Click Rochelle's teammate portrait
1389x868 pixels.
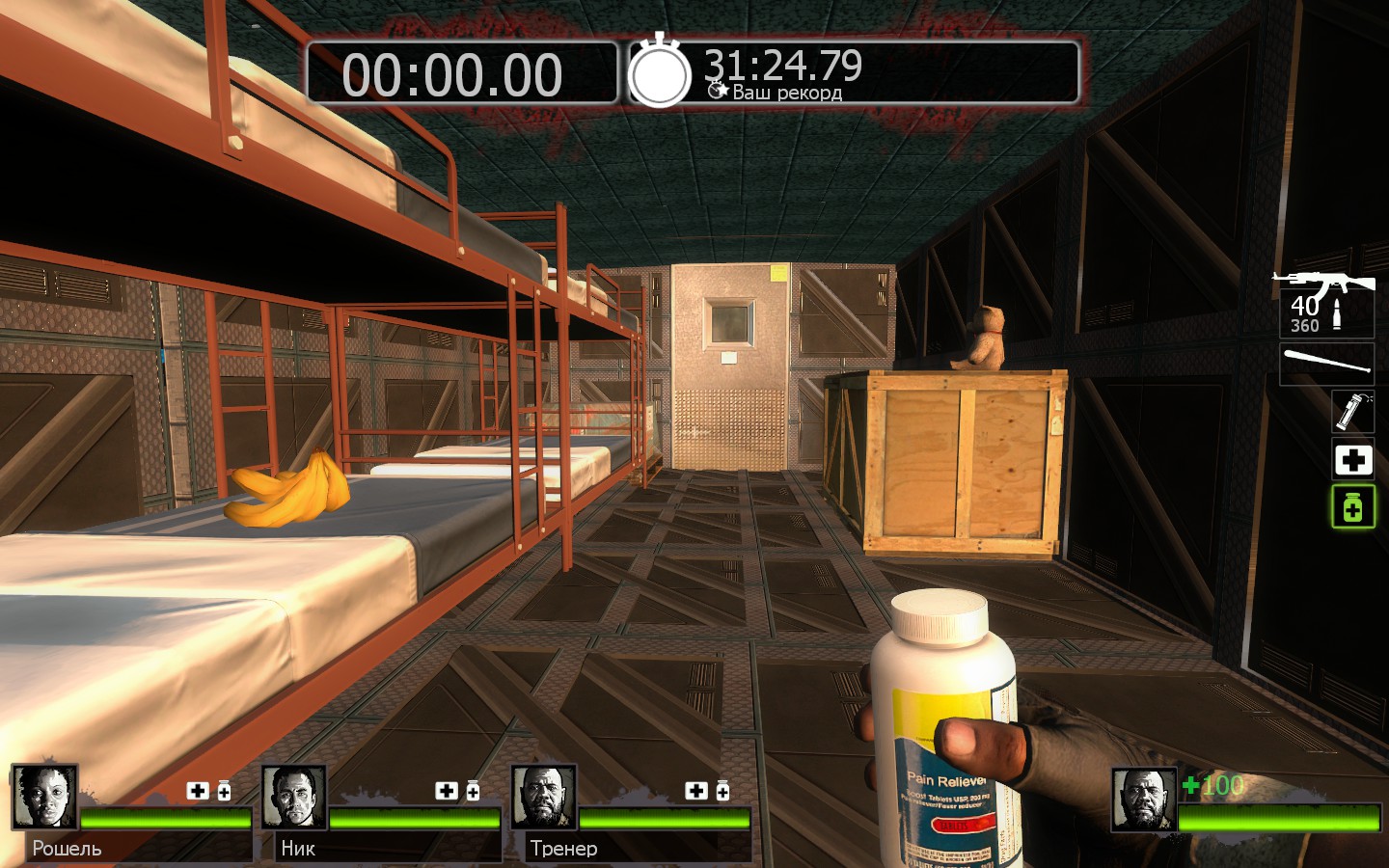click(x=44, y=798)
